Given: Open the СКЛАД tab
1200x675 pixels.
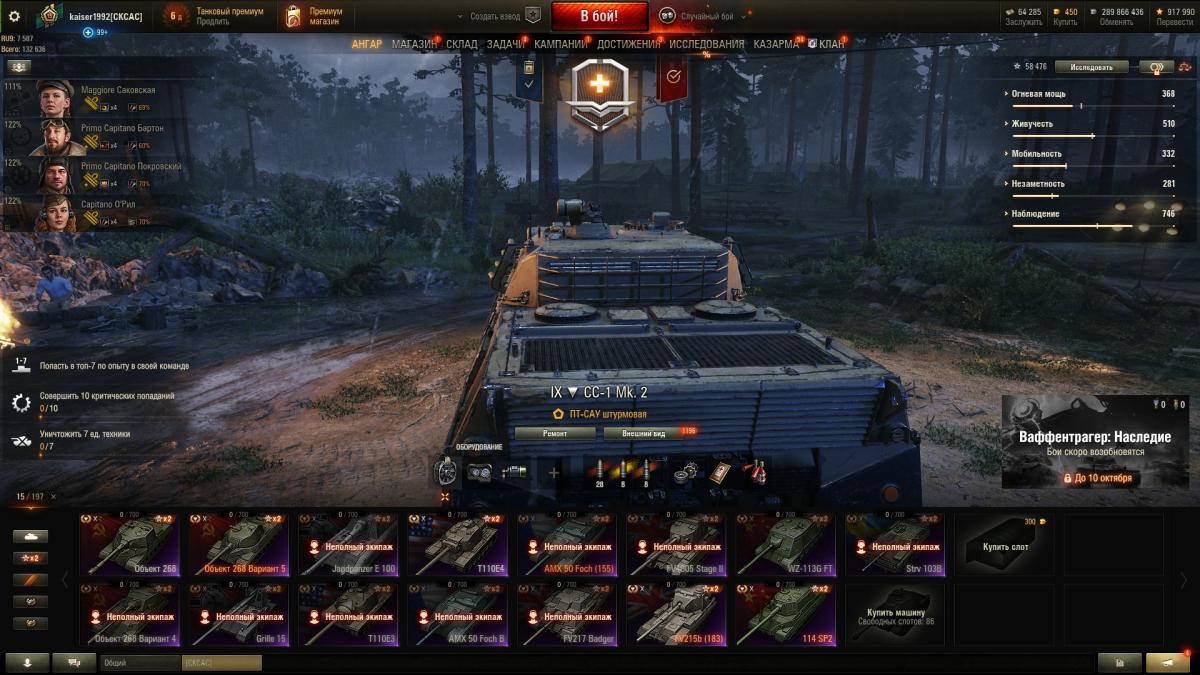Looking at the screenshot, I should click(461, 44).
